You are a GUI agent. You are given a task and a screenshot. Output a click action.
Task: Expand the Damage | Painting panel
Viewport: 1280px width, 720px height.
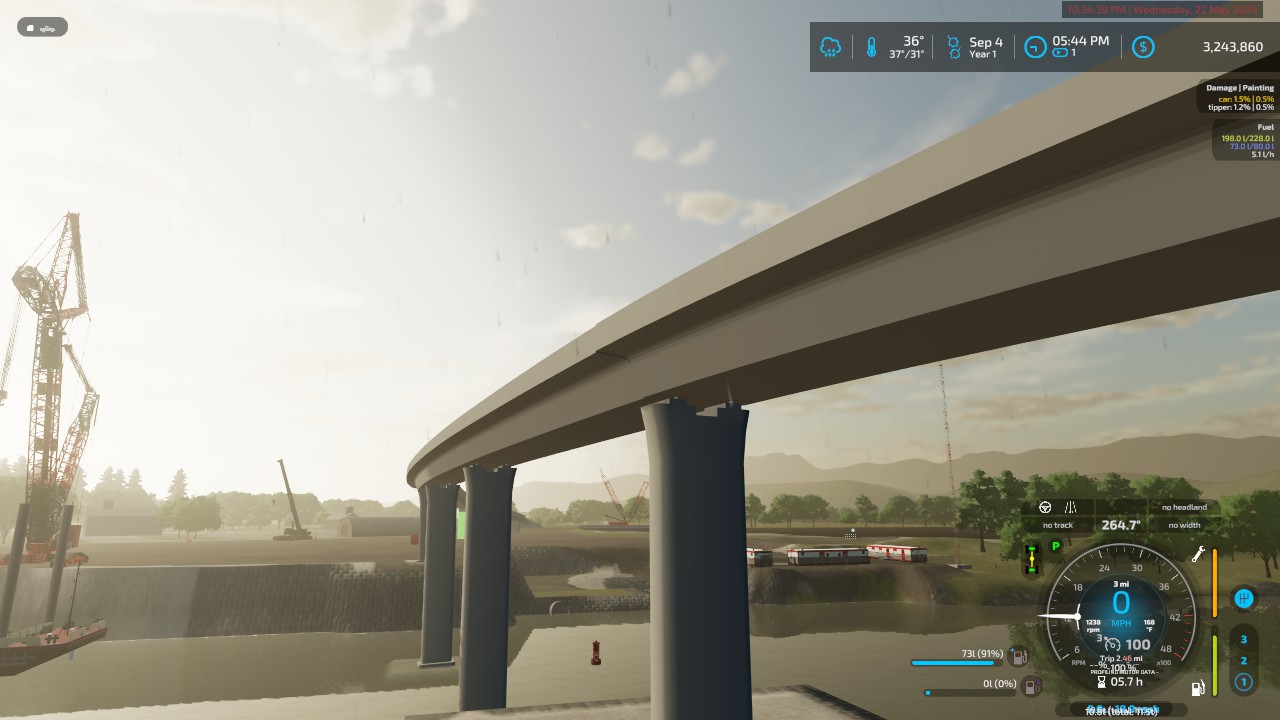pyautogui.click(x=1240, y=87)
